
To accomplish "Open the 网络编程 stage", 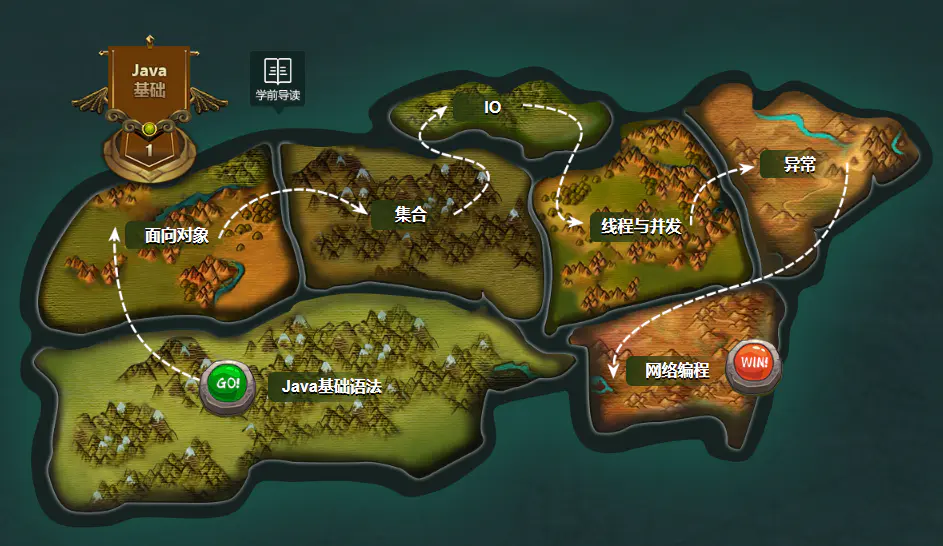I will tap(676, 370).
